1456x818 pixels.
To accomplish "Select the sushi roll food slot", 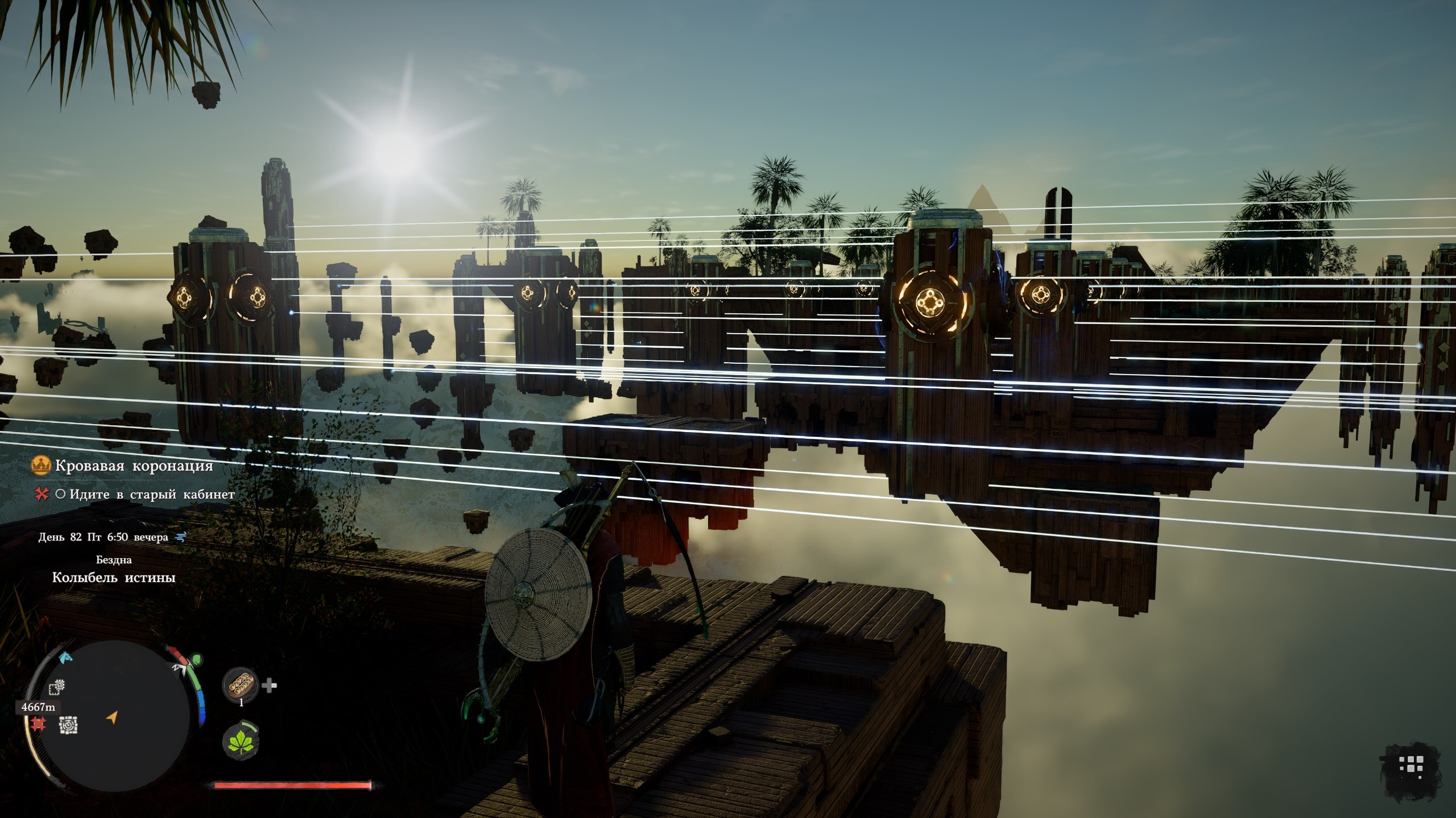I will [240, 687].
